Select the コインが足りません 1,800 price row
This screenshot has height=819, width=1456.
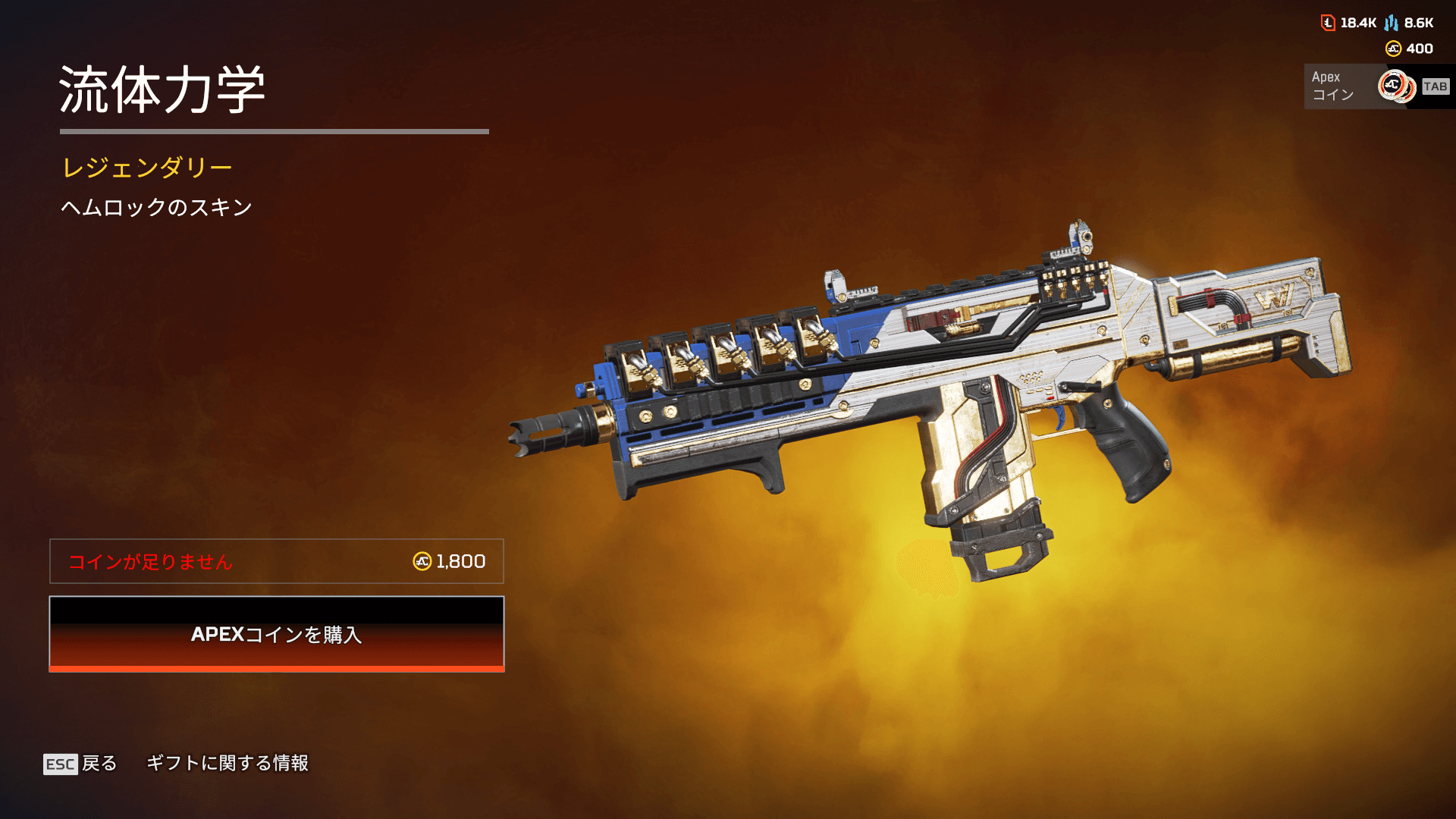[277, 561]
